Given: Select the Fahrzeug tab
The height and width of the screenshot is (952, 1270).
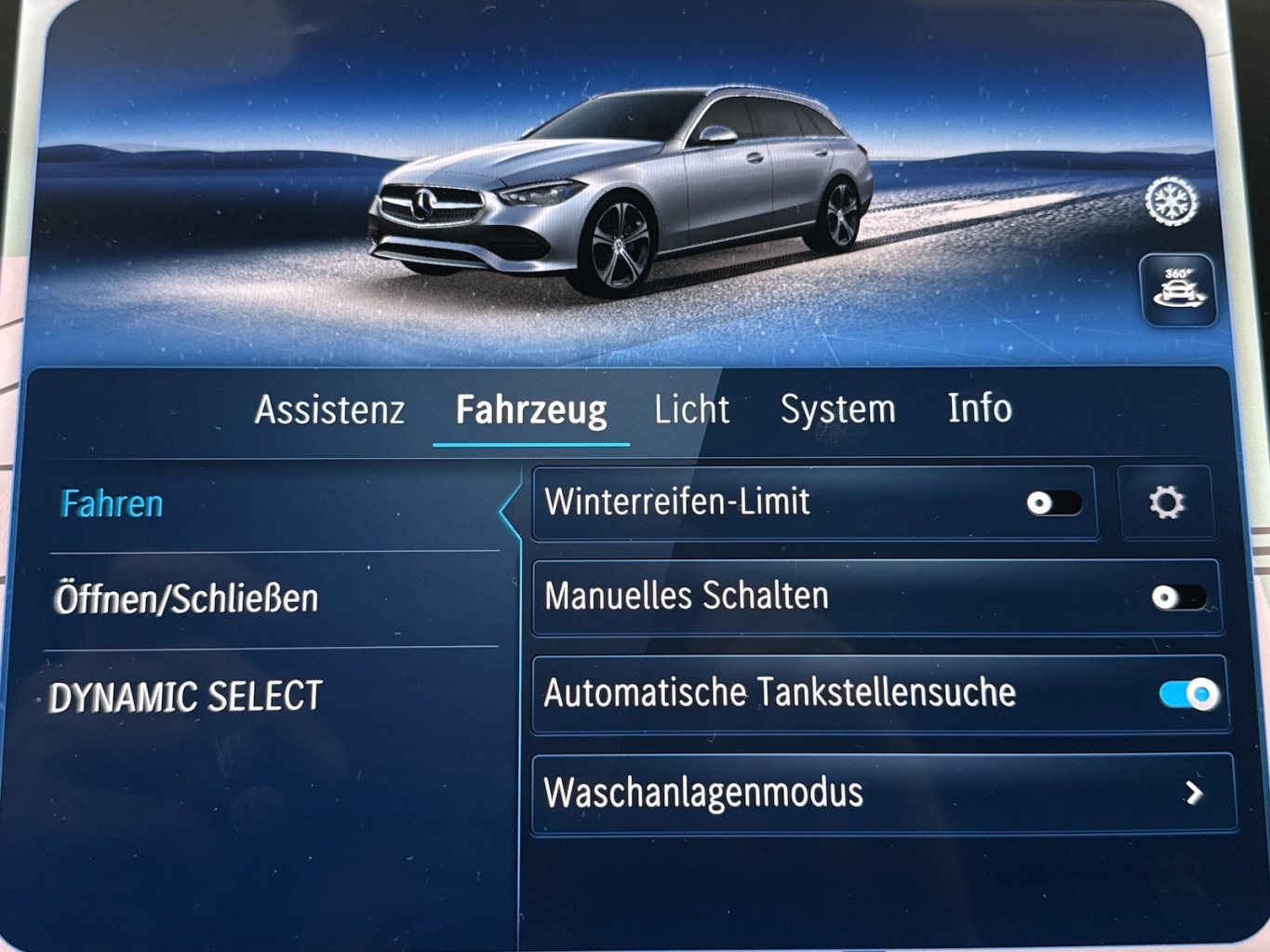Looking at the screenshot, I should point(531,409).
